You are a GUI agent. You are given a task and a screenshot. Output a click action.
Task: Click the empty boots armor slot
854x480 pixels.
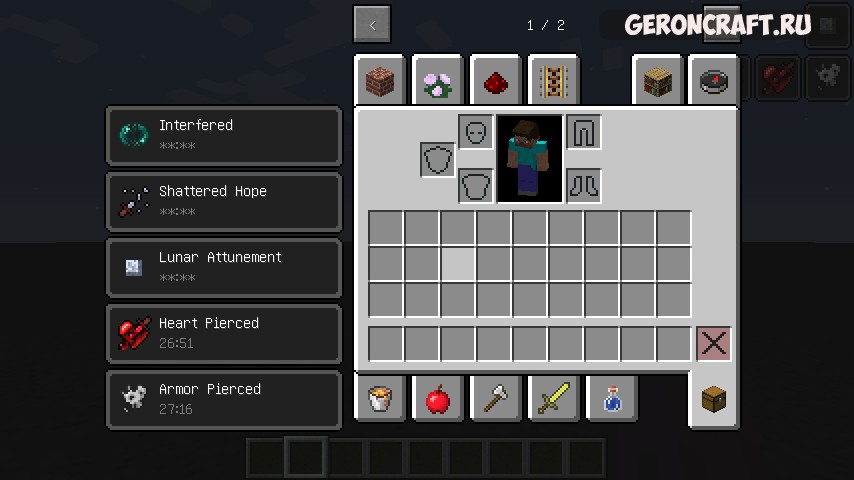(584, 186)
